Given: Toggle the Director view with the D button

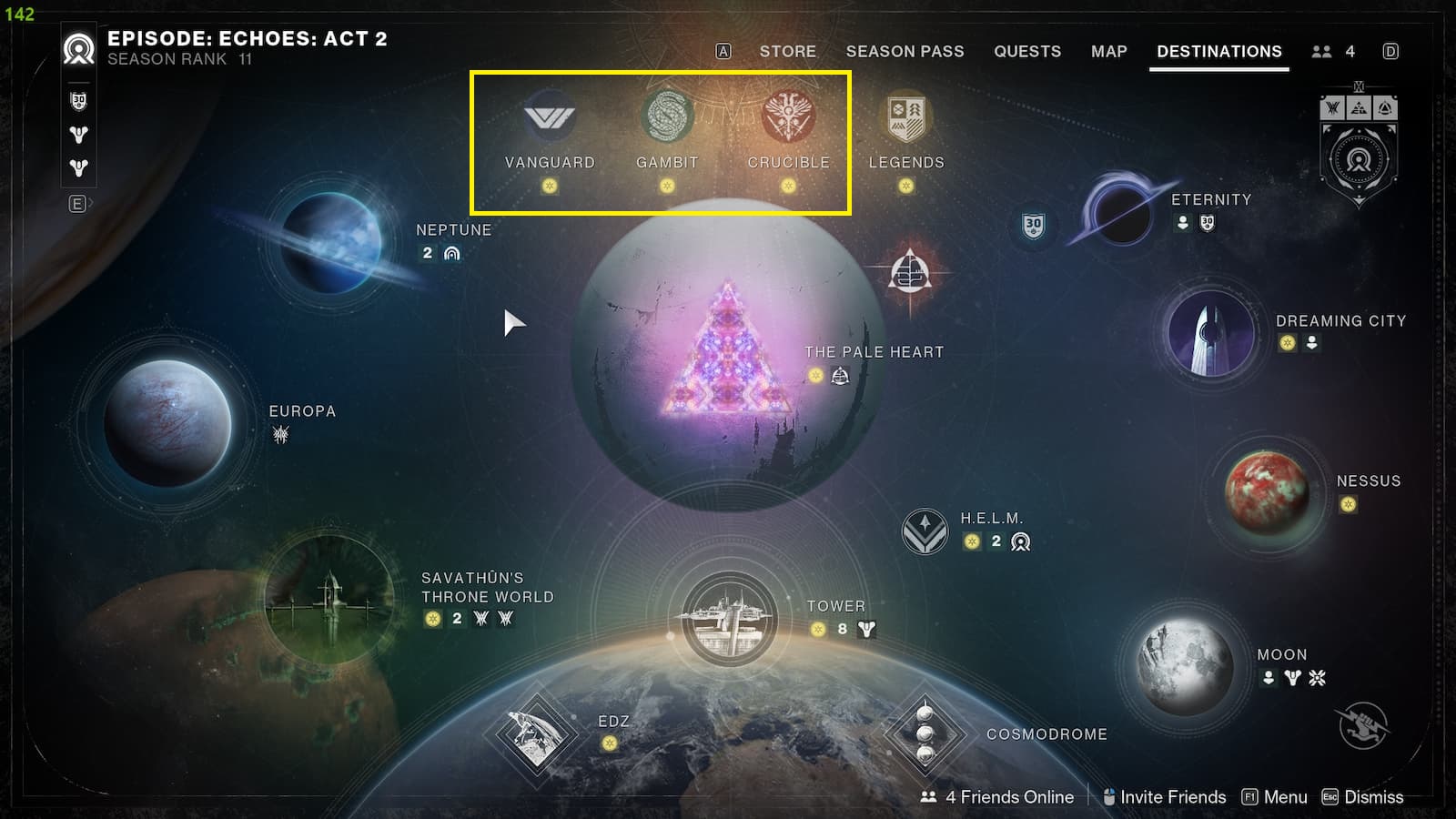Looking at the screenshot, I should tap(1390, 52).
